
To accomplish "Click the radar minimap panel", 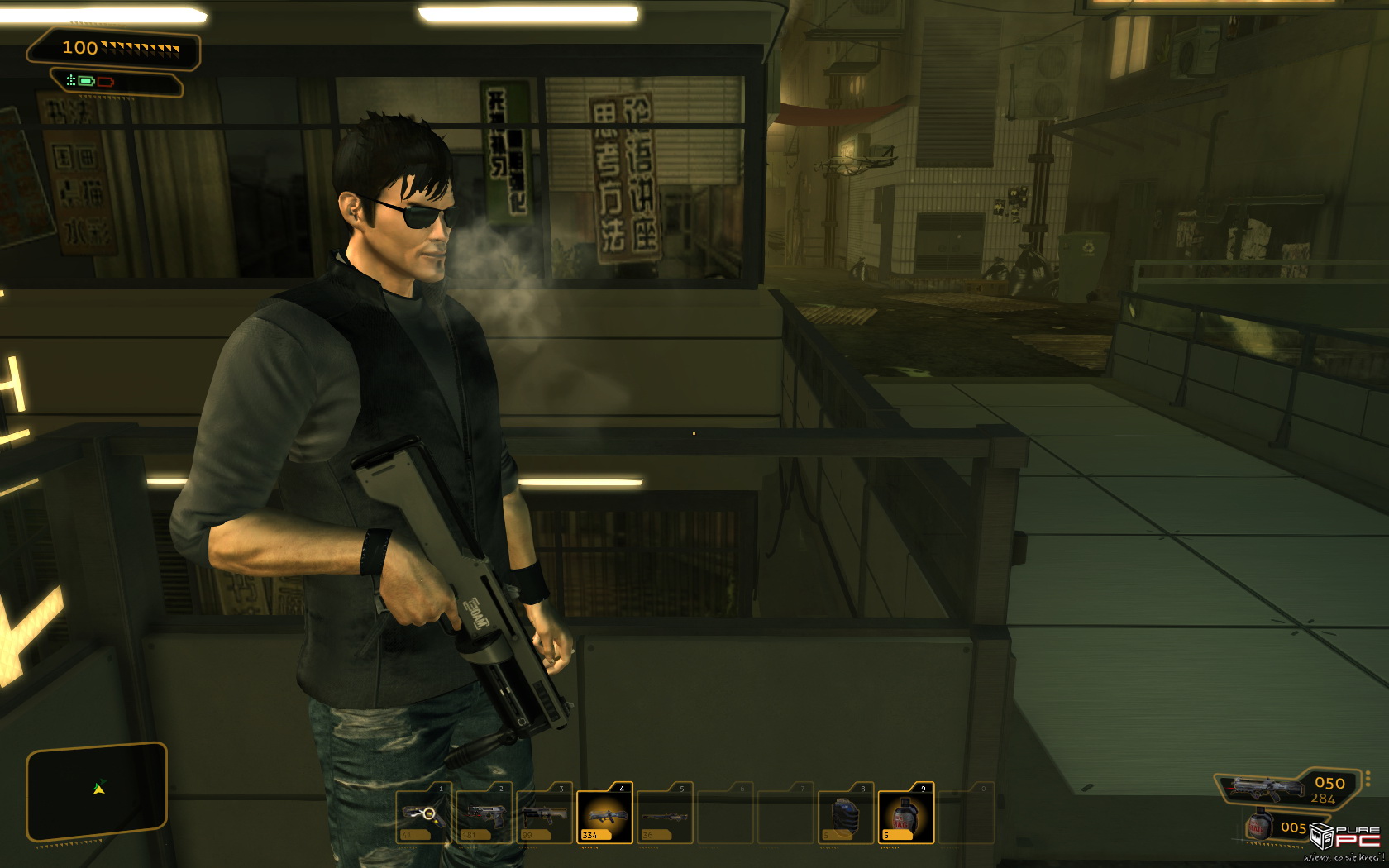I will (98, 791).
